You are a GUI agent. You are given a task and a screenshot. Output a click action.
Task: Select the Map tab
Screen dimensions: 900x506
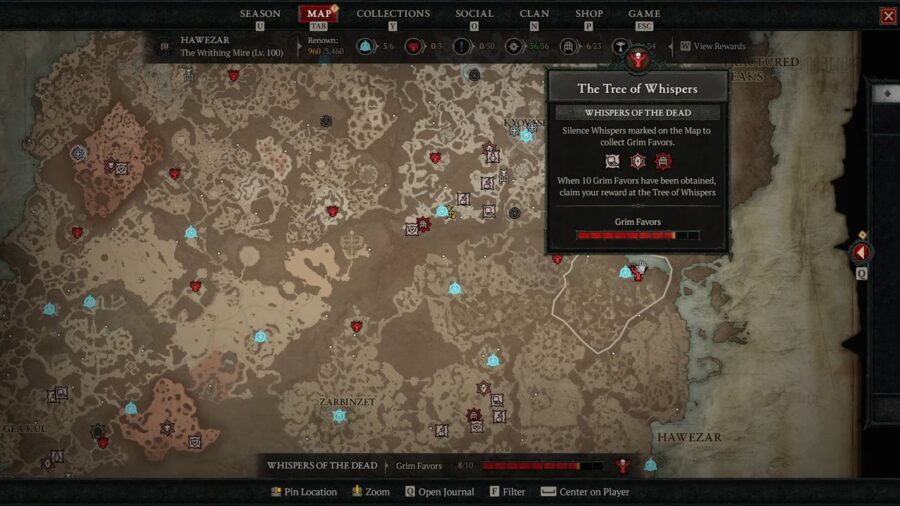tap(319, 14)
